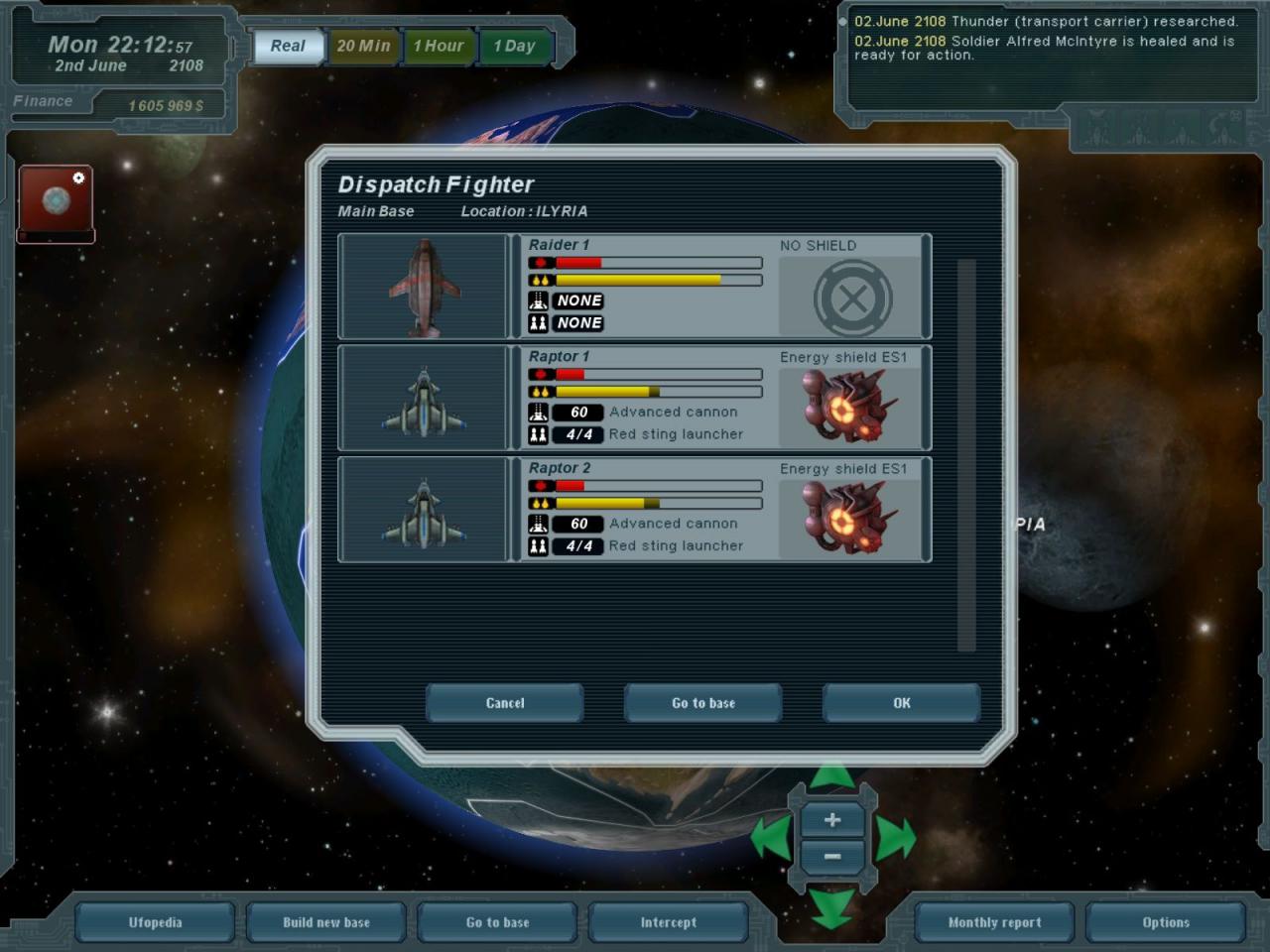The height and width of the screenshot is (952, 1270).
Task: Select the Raptor 1 fighter row
Action: point(634,398)
